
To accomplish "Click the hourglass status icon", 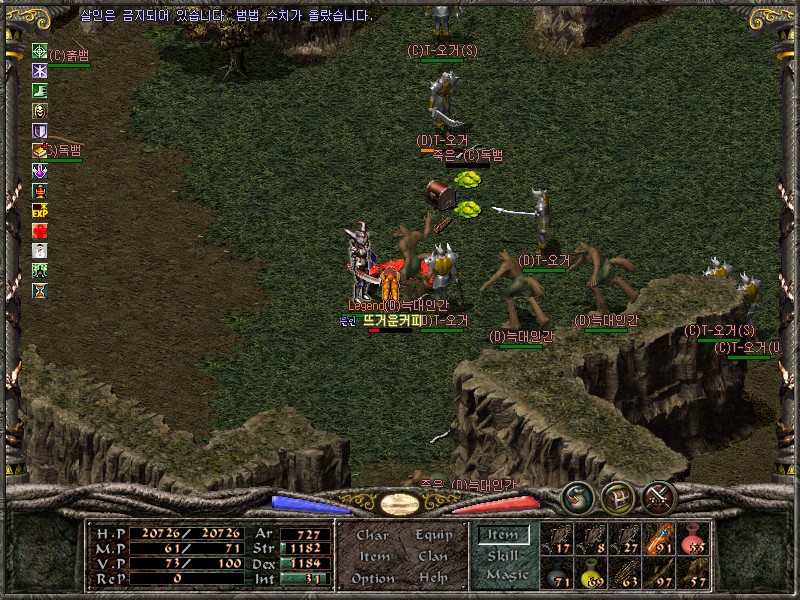I will click(x=40, y=290).
